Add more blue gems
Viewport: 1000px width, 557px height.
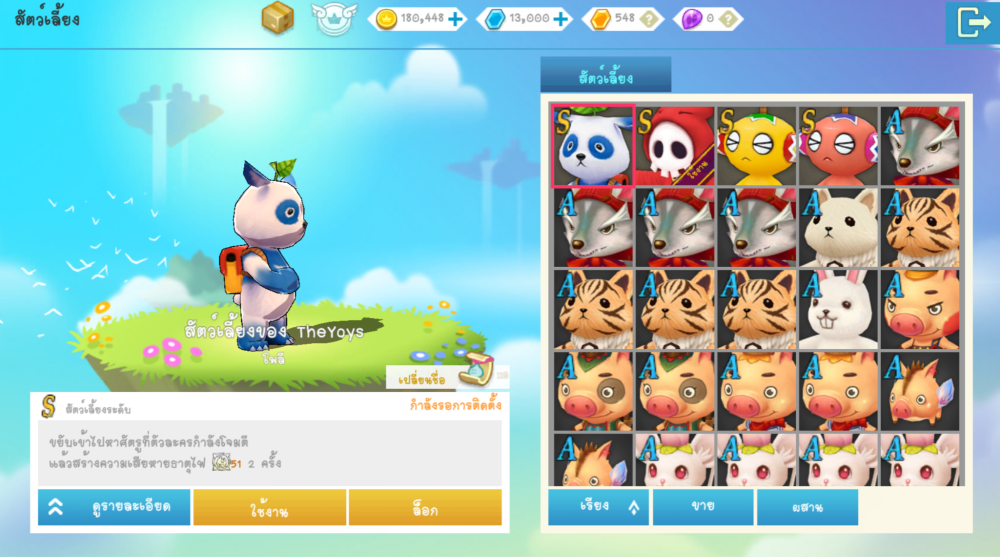[561, 18]
